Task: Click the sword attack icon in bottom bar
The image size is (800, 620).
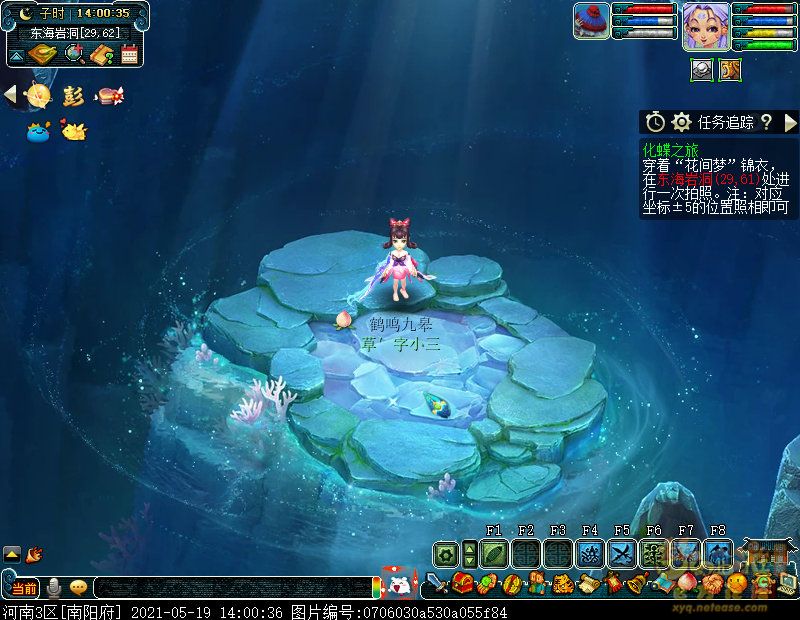Action: coord(437,583)
